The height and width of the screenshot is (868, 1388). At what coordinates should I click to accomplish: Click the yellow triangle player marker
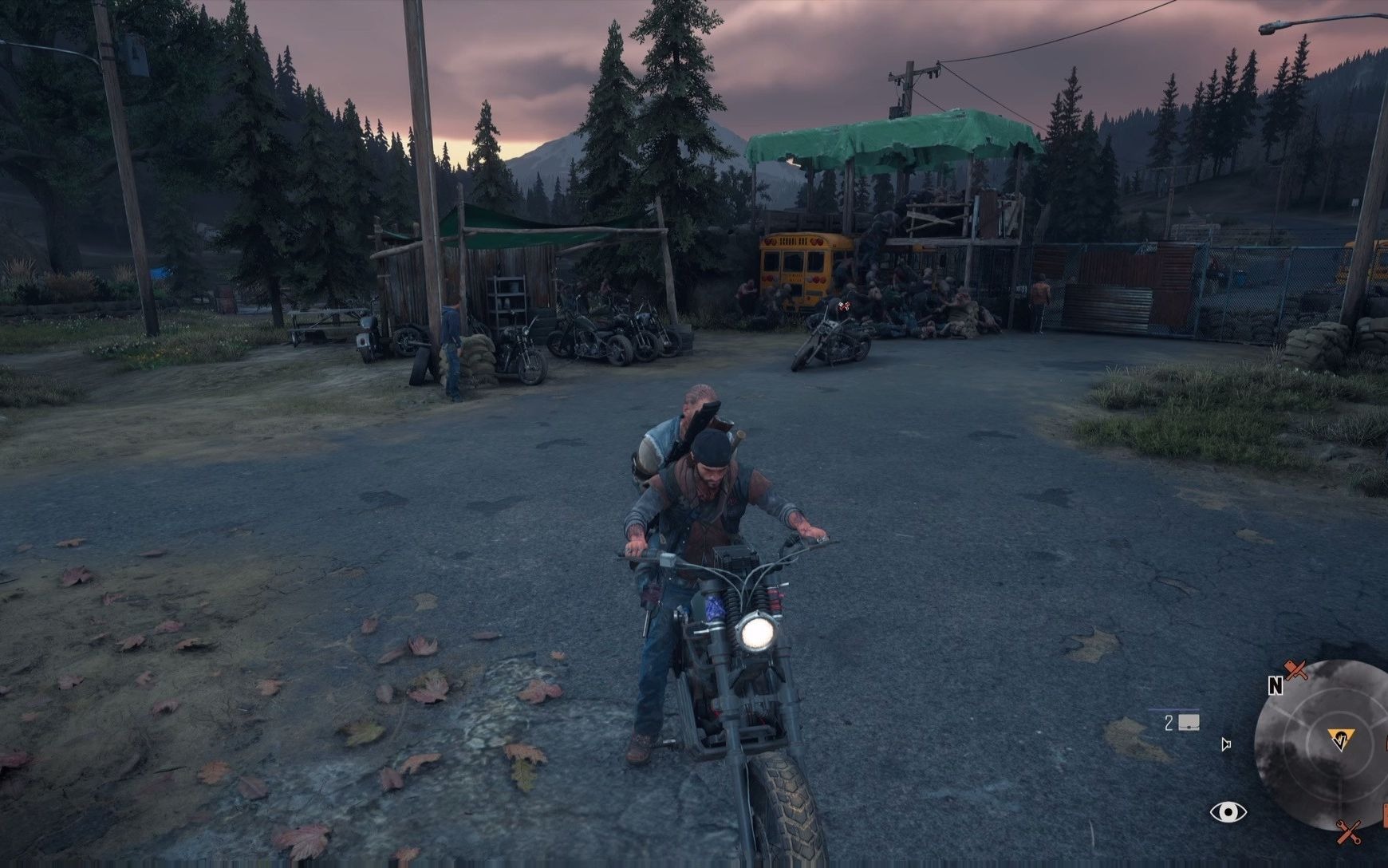[1339, 739]
